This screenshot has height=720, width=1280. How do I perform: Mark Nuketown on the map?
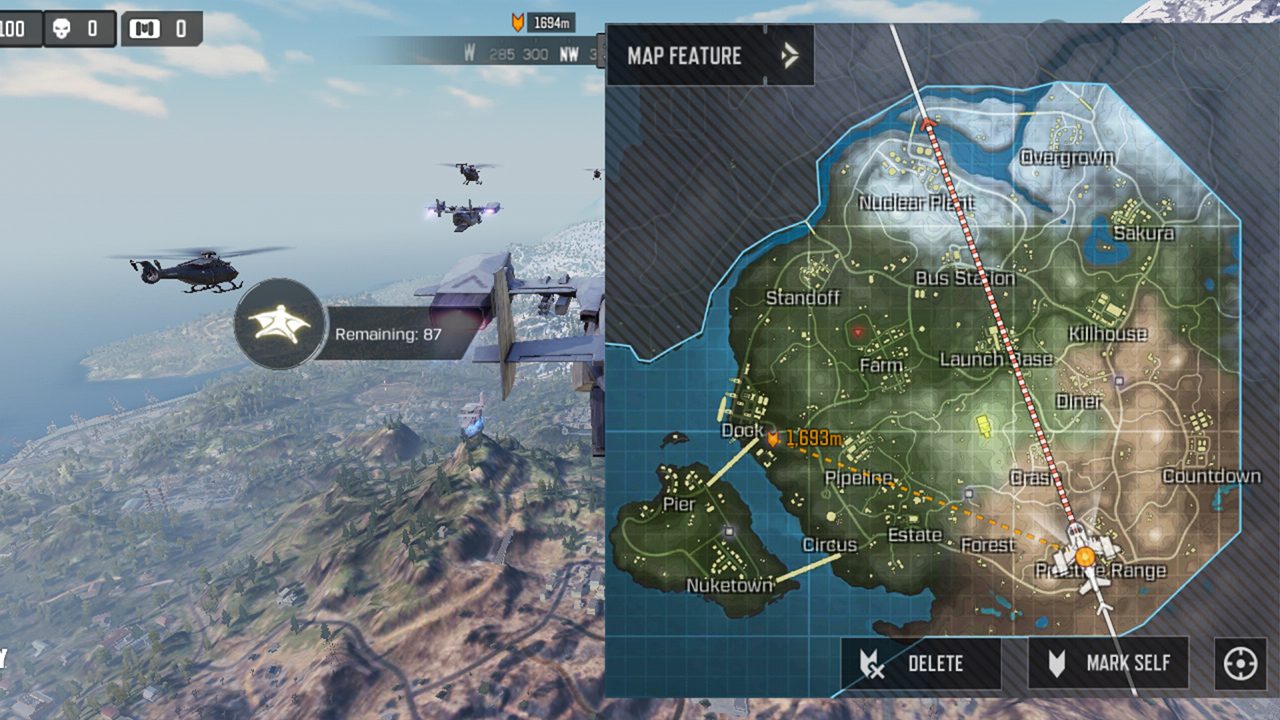(x=730, y=585)
